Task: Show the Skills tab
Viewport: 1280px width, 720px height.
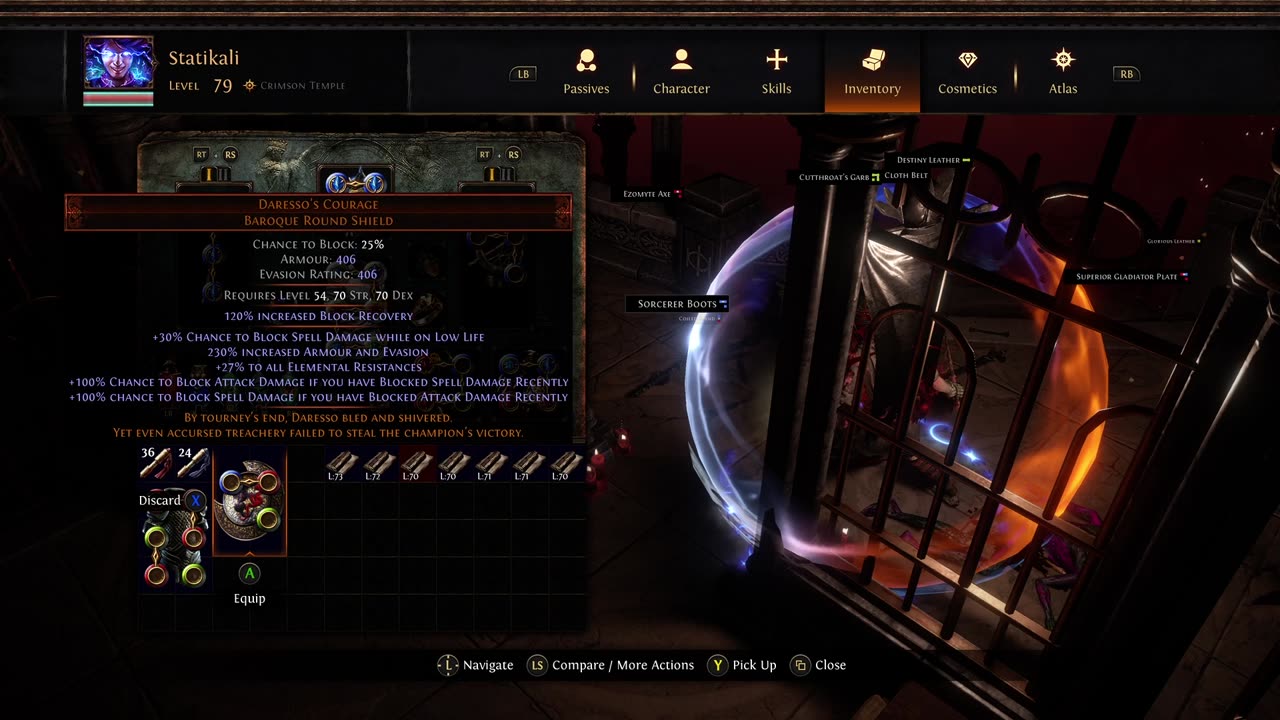Action: (776, 72)
